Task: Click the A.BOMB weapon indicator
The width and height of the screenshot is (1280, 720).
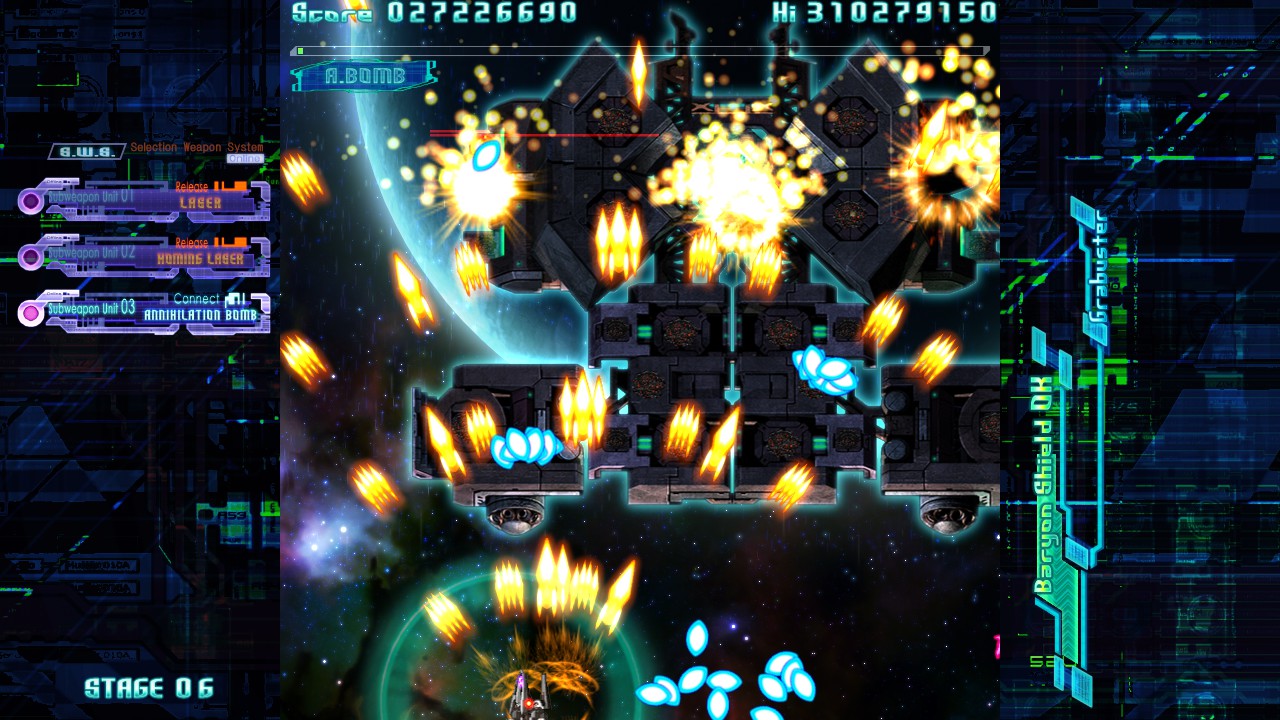Action: [x=364, y=76]
